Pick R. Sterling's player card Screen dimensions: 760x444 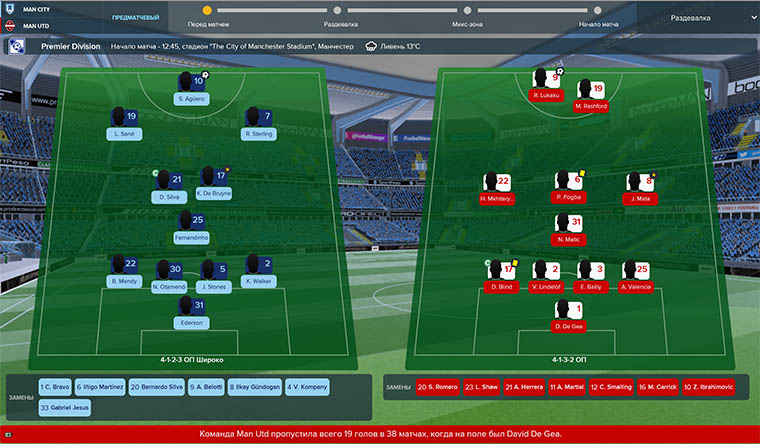(x=258, y=122)
